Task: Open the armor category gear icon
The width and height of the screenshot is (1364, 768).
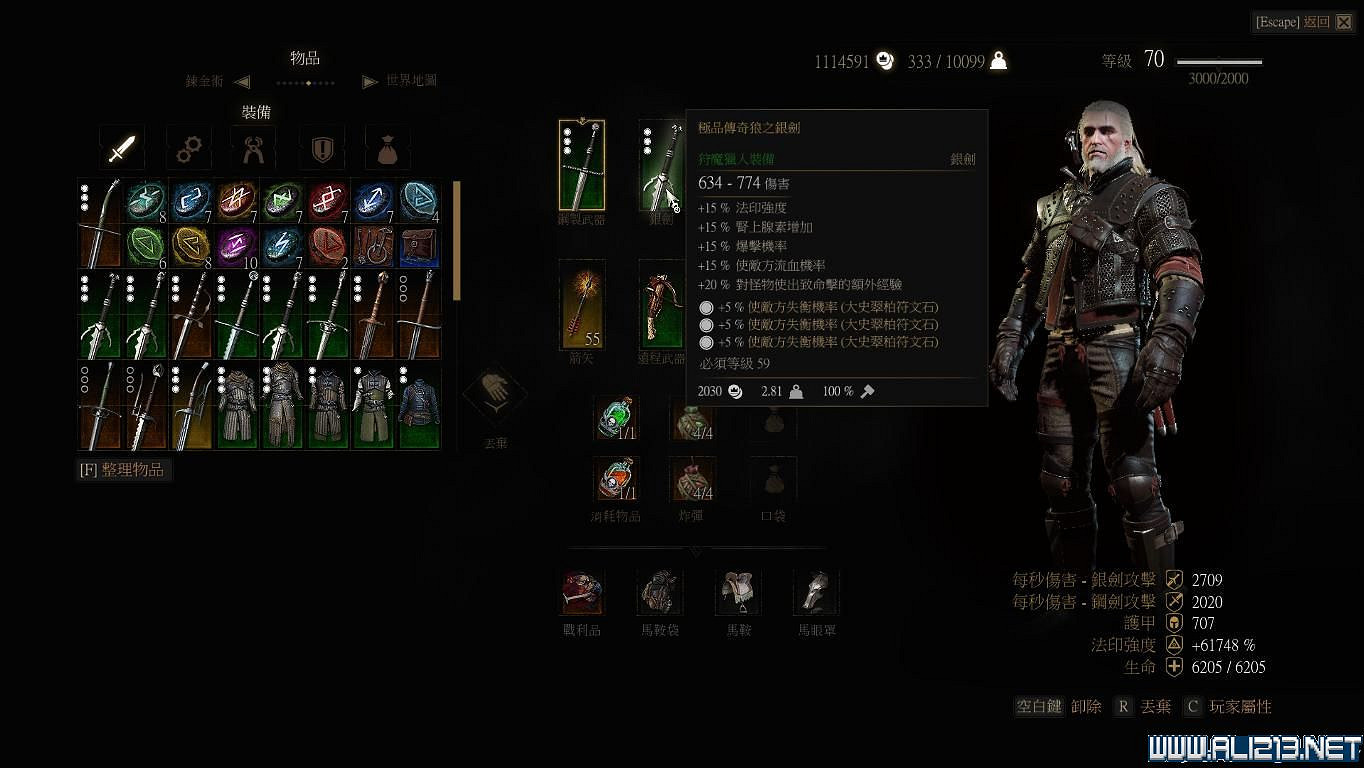Action: [x=187, y=147]
